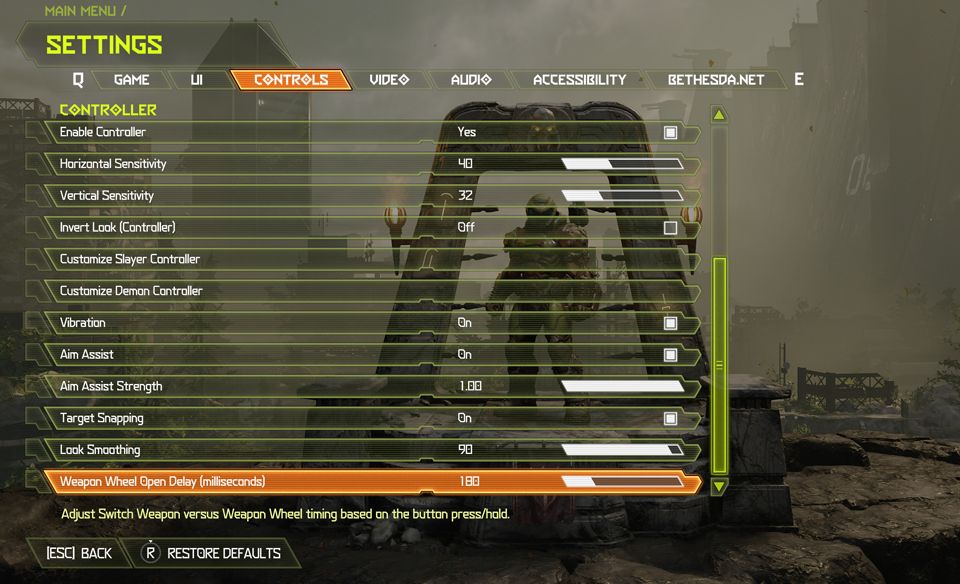Viewport: 960px width, 584px height.
Task: Click the Vertical Sensitivity slider
Action: click(x=622, y=196)
